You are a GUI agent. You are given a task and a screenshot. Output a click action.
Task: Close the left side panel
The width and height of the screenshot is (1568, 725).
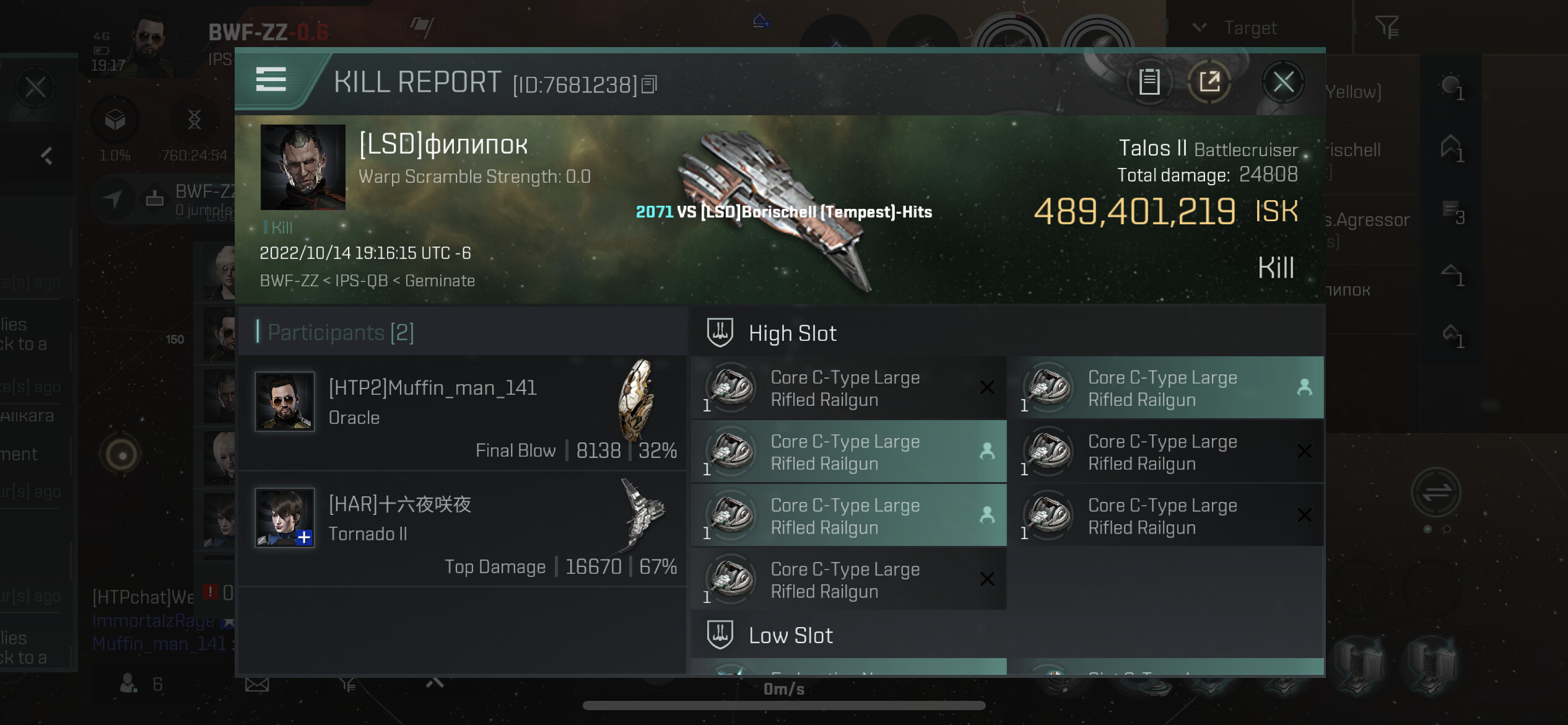point(35,87)
